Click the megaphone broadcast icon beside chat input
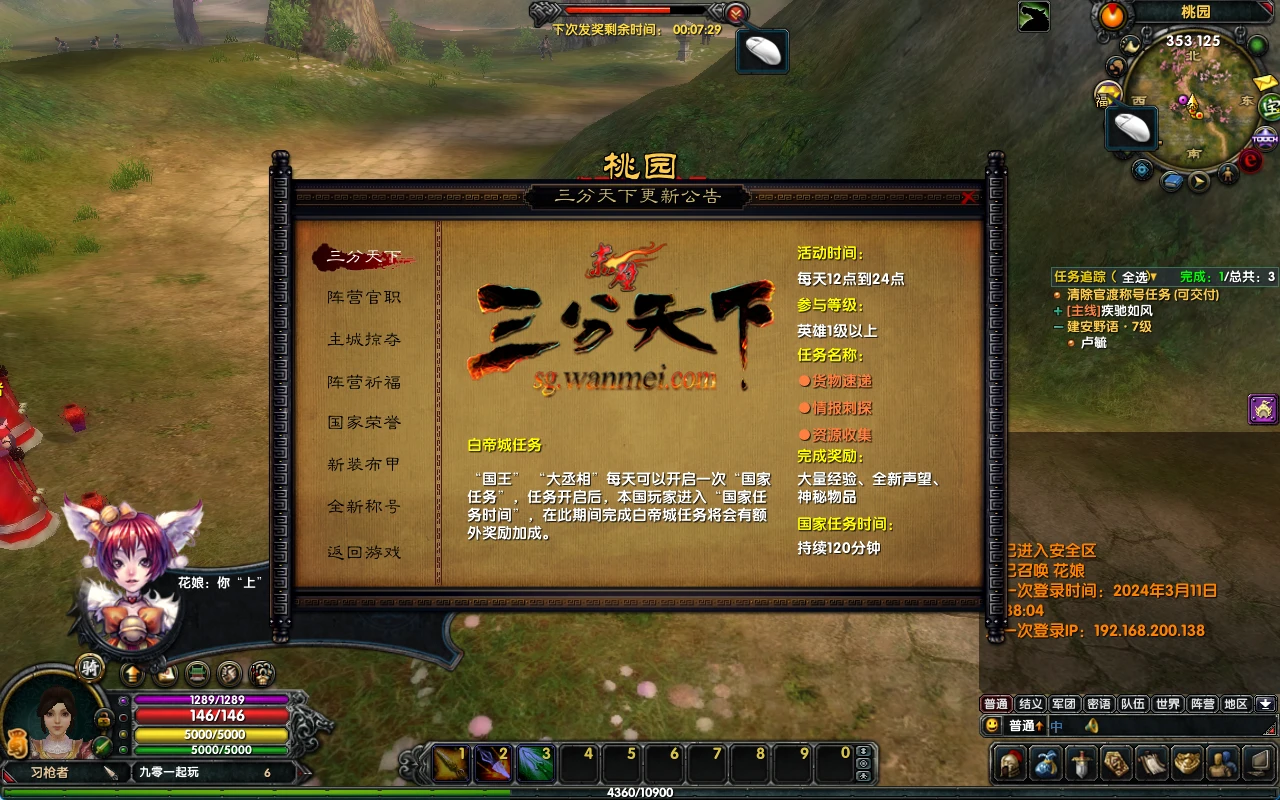Image resolution: width=1280 pixels, height=800 pixels. pos(1093,726)
